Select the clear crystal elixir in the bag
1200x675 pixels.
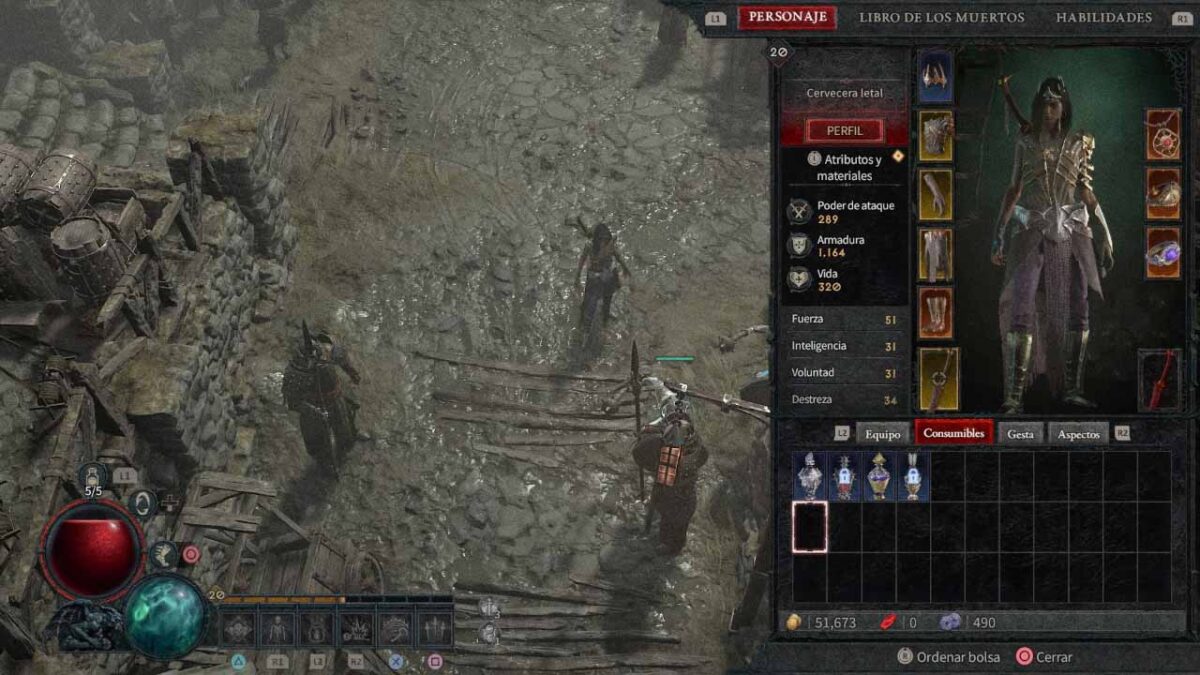point(809,476)
